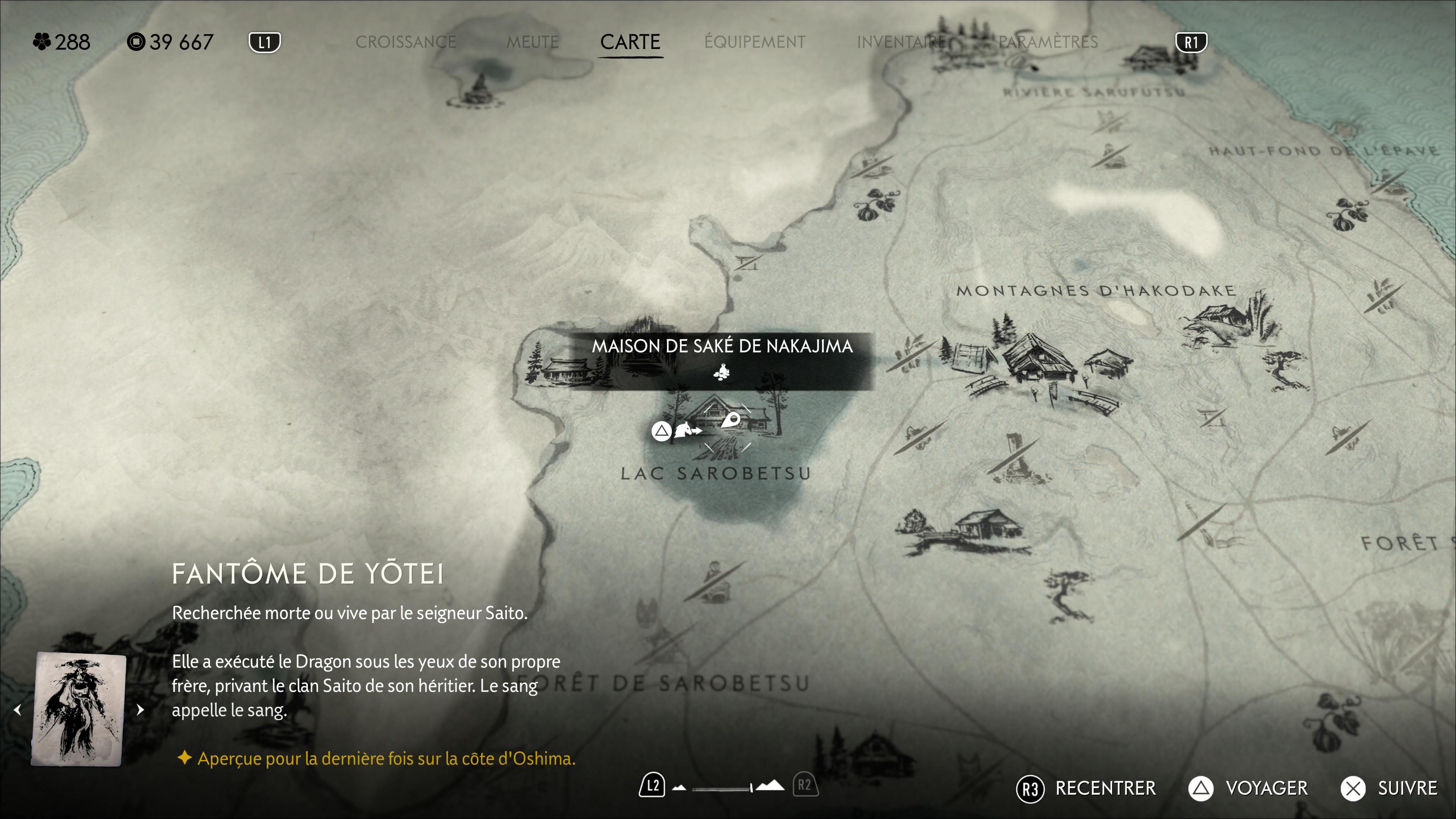Image resolution: width=1456 pixels, height=819 pixels.
Task: Switch to the Croissance tab
Action: click(405, 42)
